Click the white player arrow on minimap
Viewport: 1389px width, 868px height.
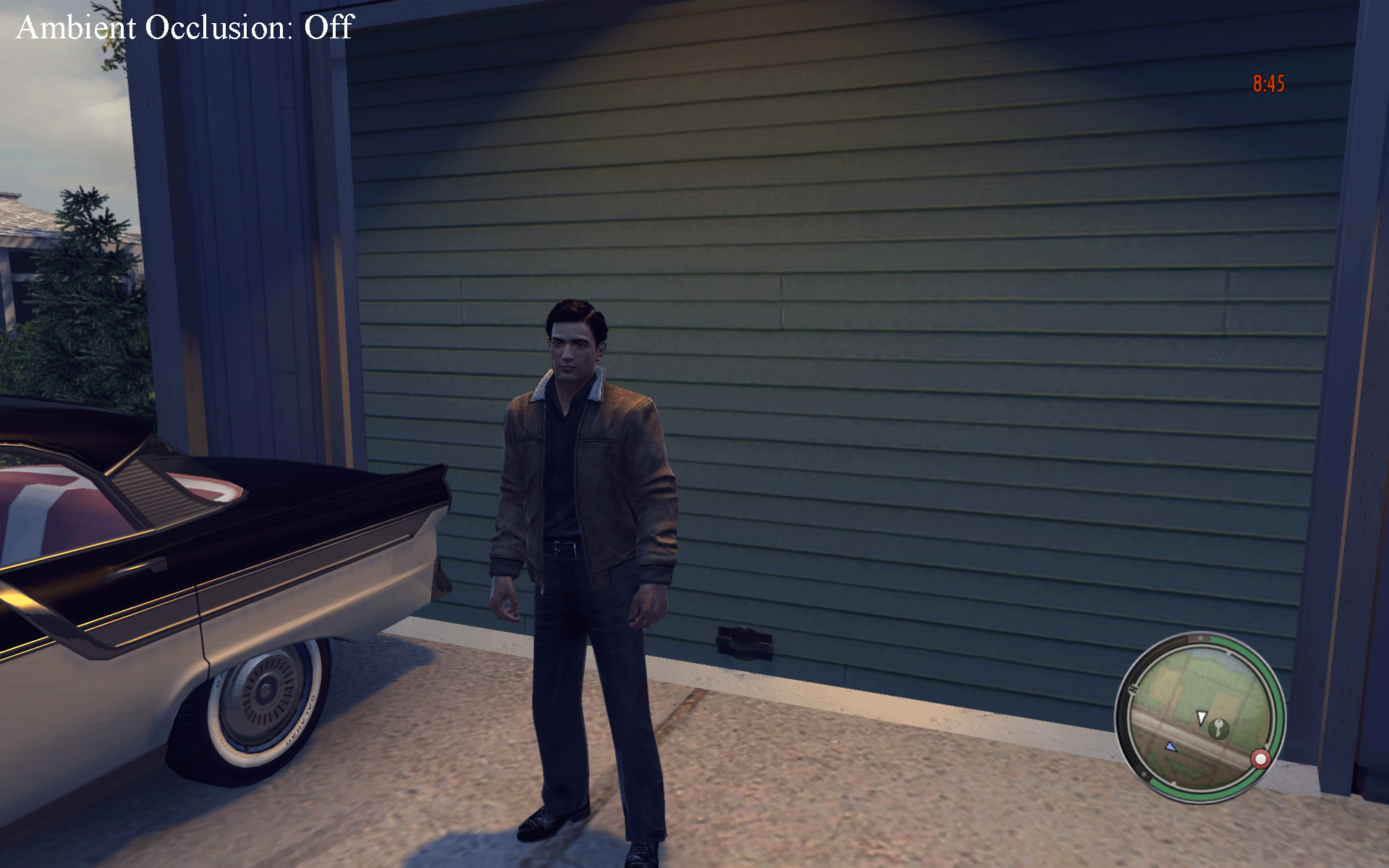click(x=1201, y=717)
